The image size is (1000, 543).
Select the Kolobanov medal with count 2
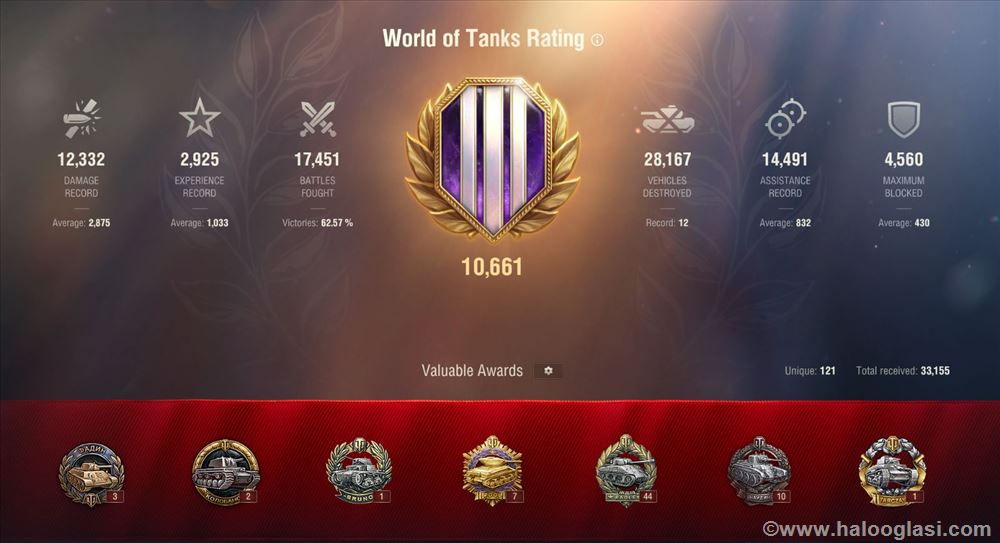point(225,472)
